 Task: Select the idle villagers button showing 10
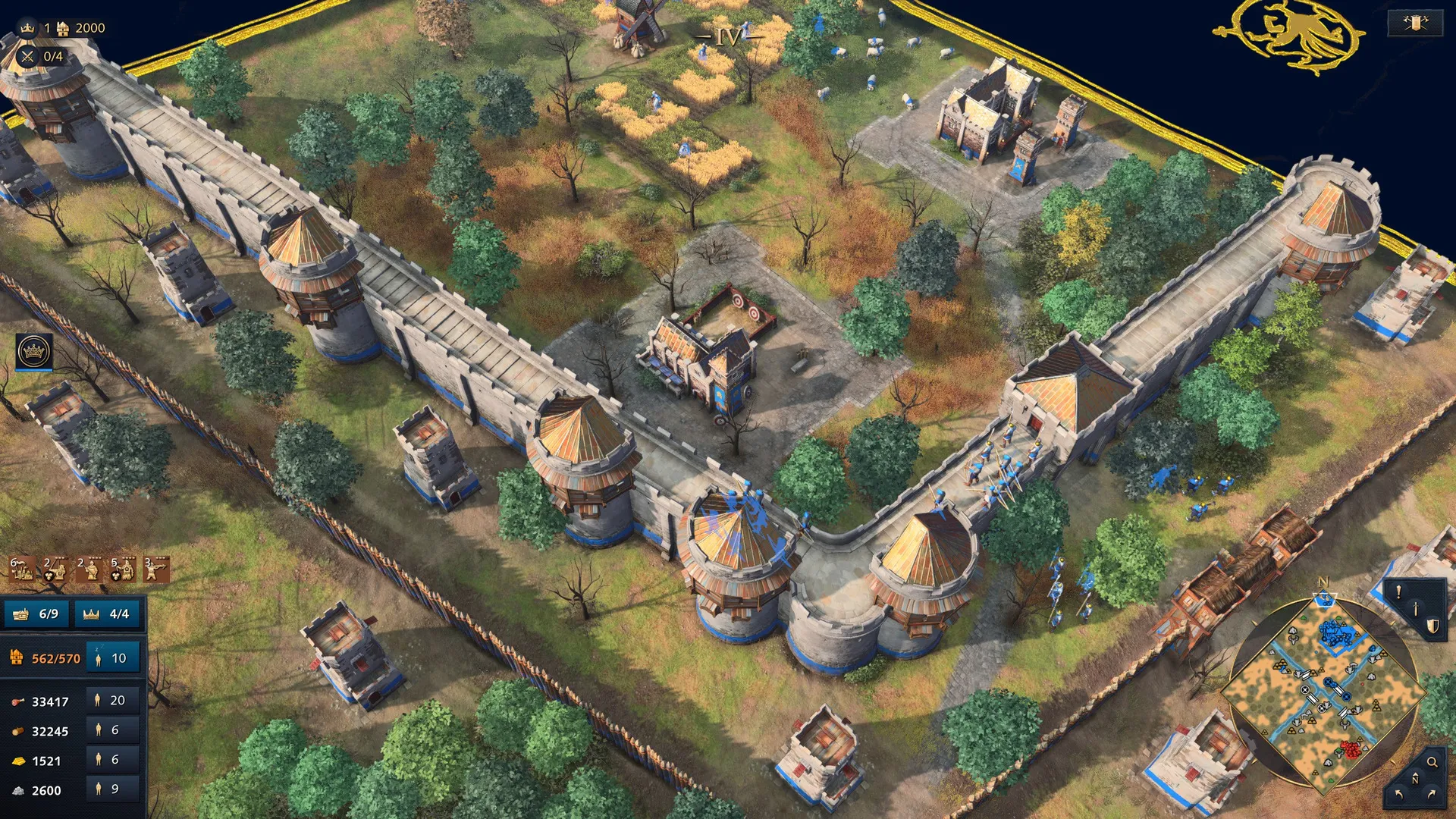click(x=111, y=658)
